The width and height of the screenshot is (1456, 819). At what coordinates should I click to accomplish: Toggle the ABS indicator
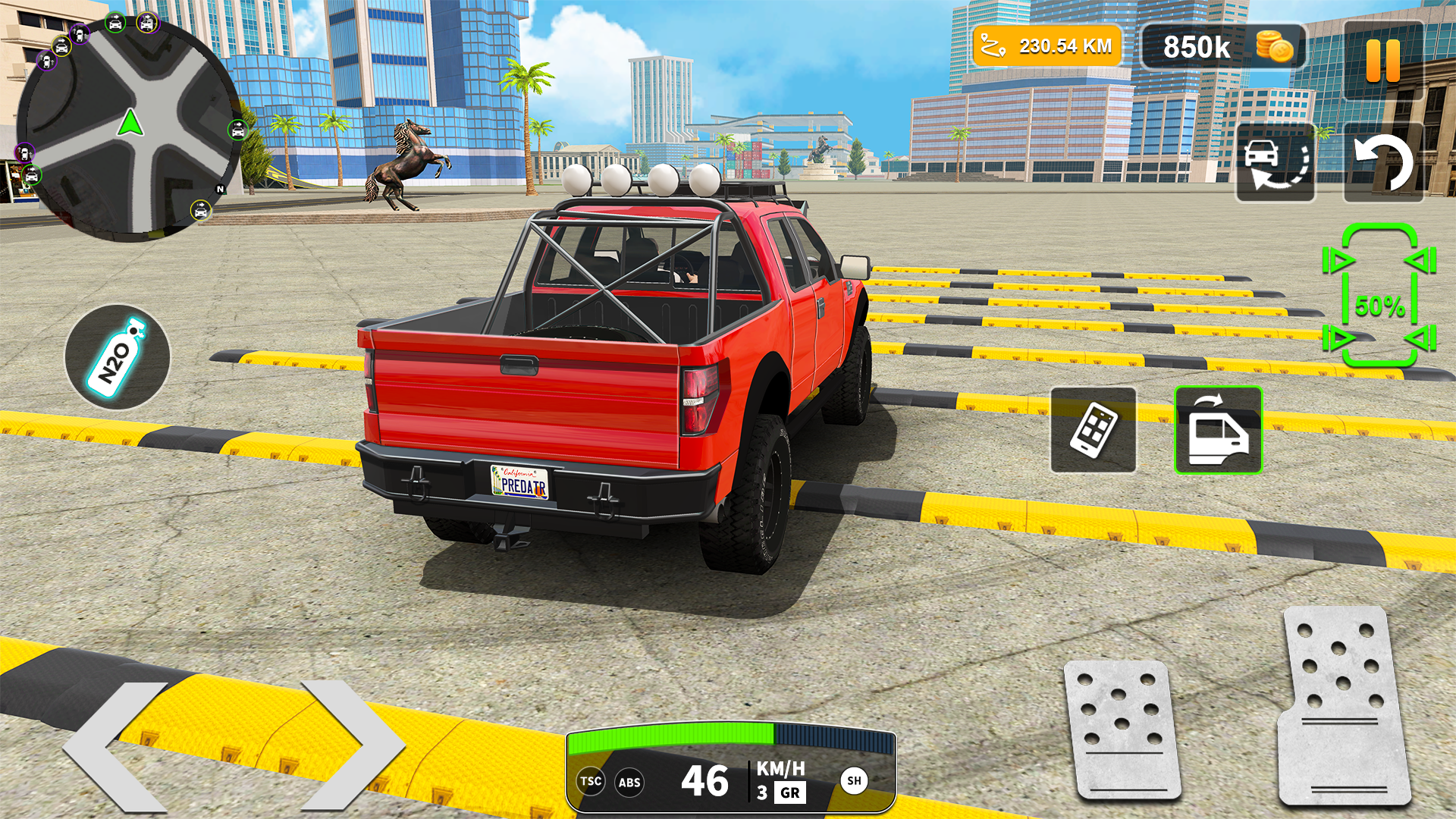pyautogui.click(x=630, y=781)
